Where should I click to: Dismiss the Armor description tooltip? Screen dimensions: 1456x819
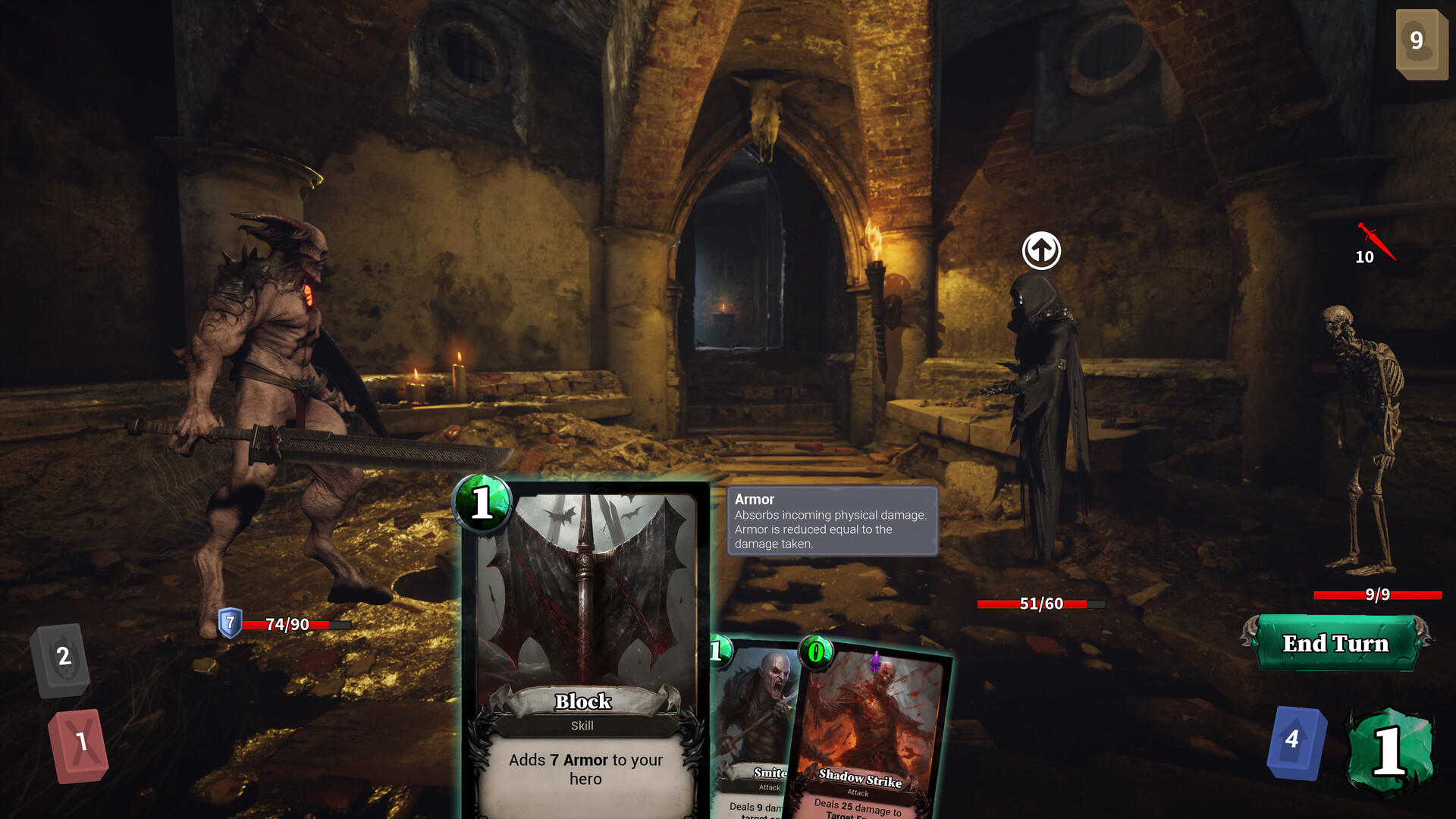tap(832, 523)
